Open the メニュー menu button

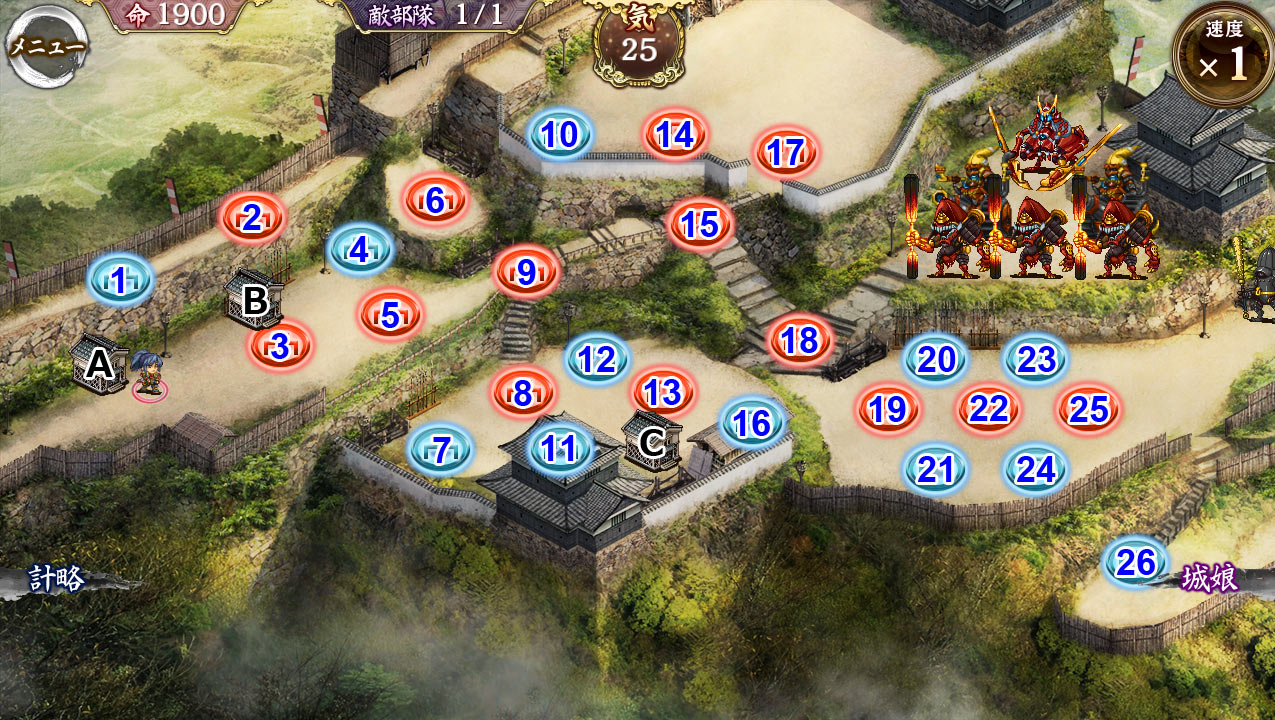click(46, 46)
